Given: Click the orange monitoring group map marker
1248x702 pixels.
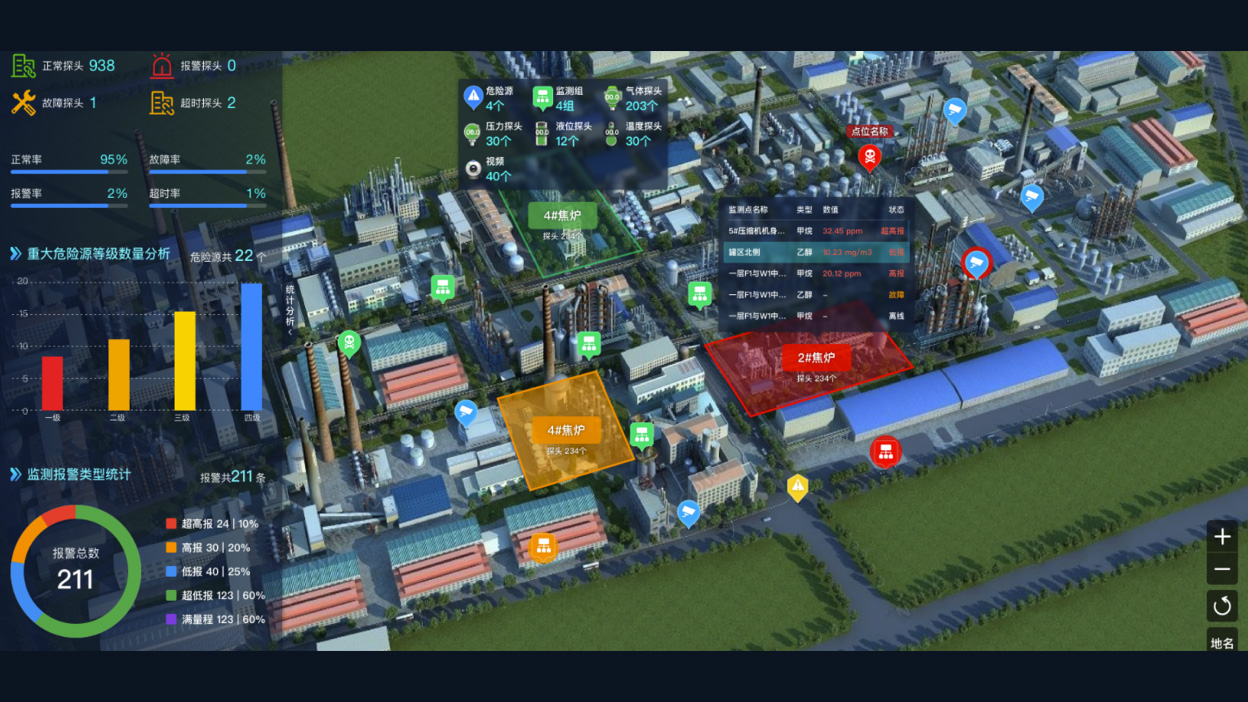Looking at the screenshot, I should (x=543, y=547).
